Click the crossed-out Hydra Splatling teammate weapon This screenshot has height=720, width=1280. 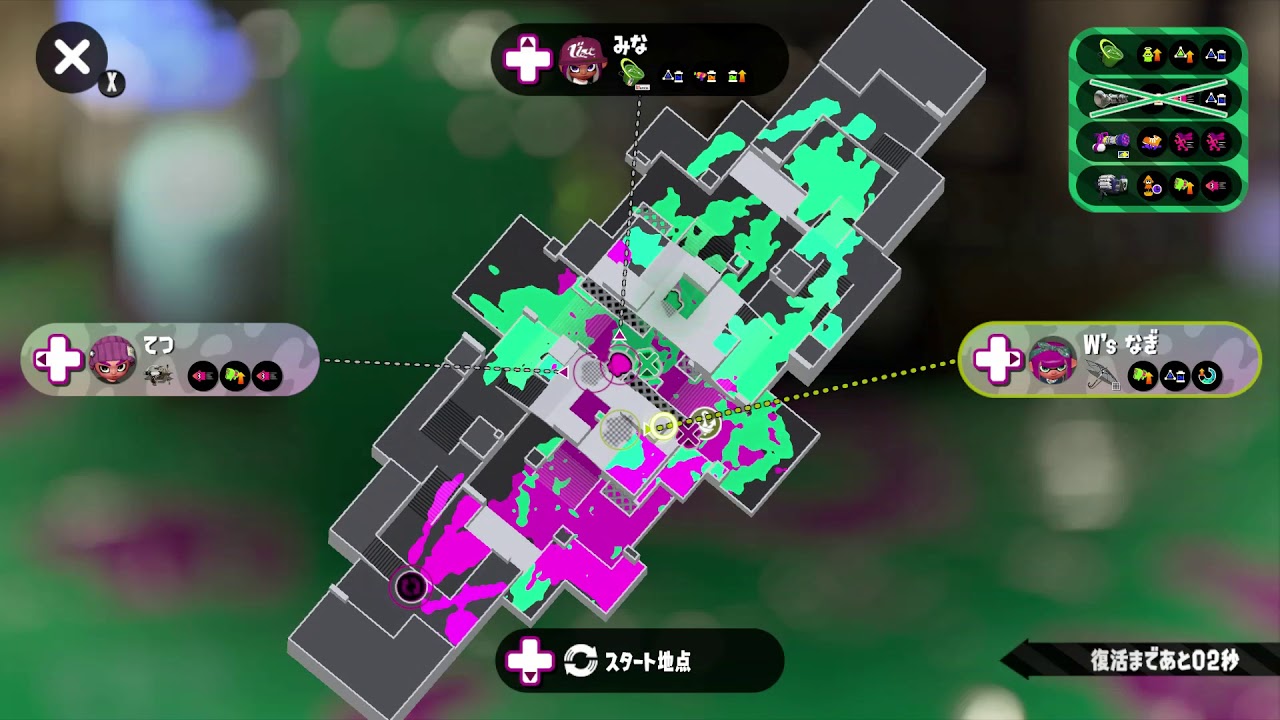pos(1112,98)
